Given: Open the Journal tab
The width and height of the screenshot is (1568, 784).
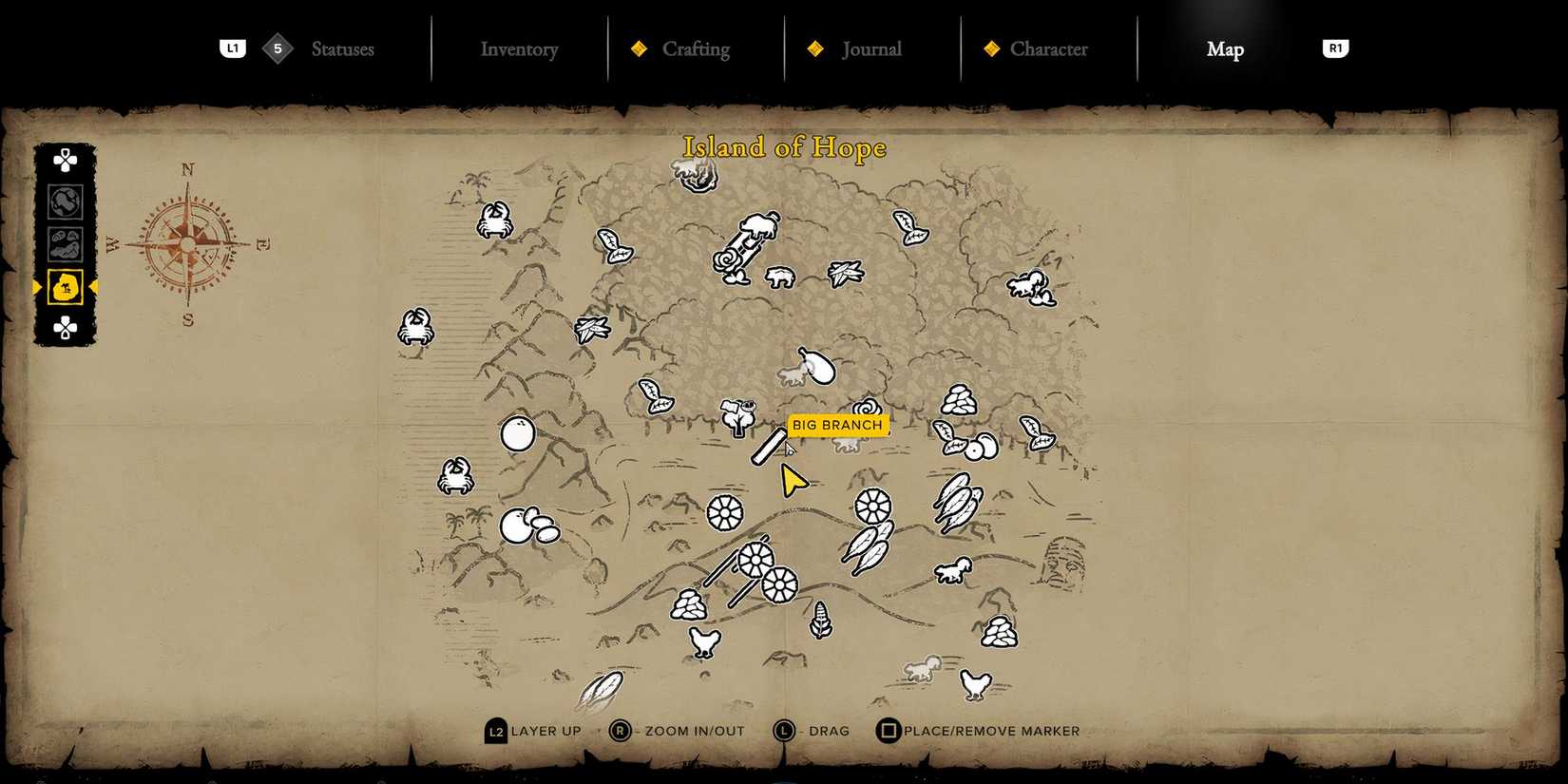Looking at the screenshot, I should 870,49.
